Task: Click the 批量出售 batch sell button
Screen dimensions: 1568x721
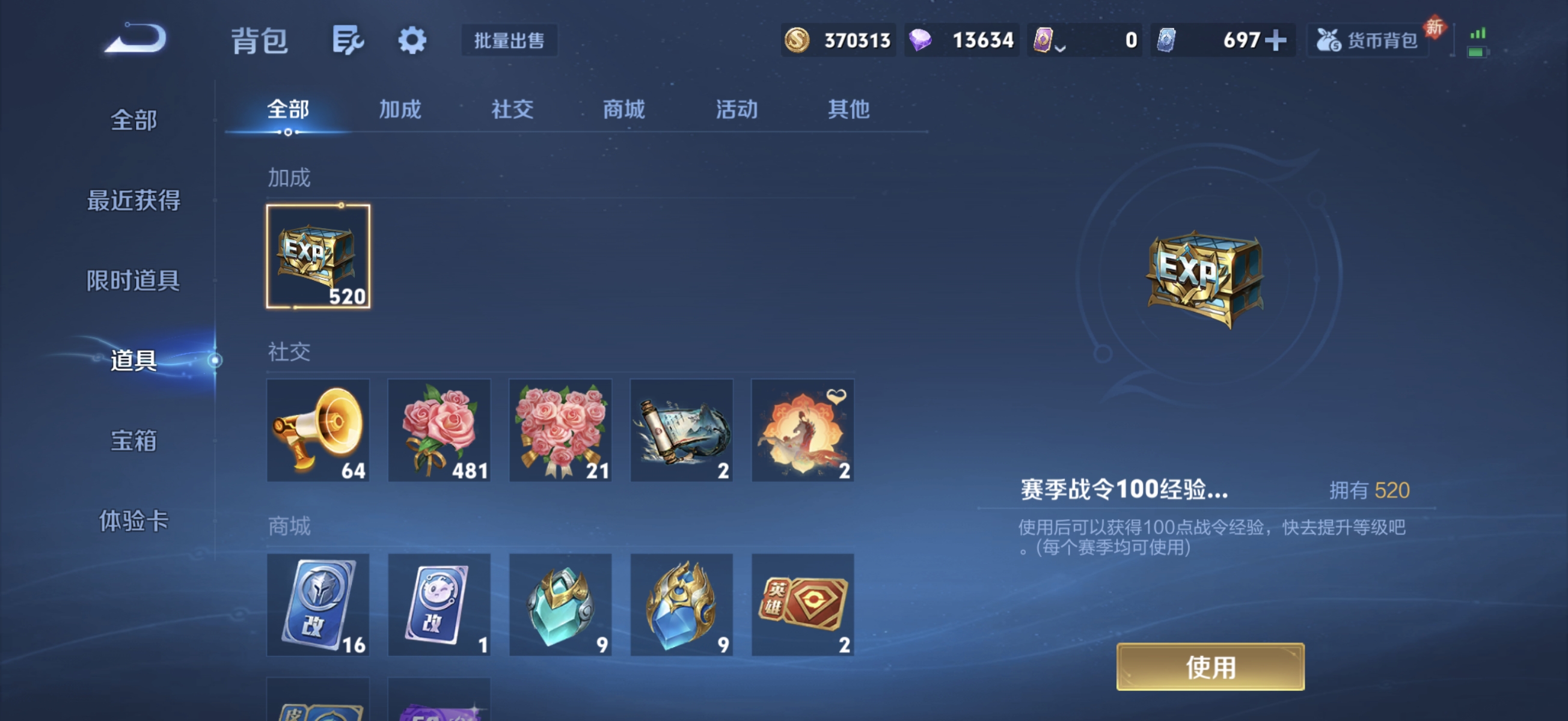Action: point(509,40)
